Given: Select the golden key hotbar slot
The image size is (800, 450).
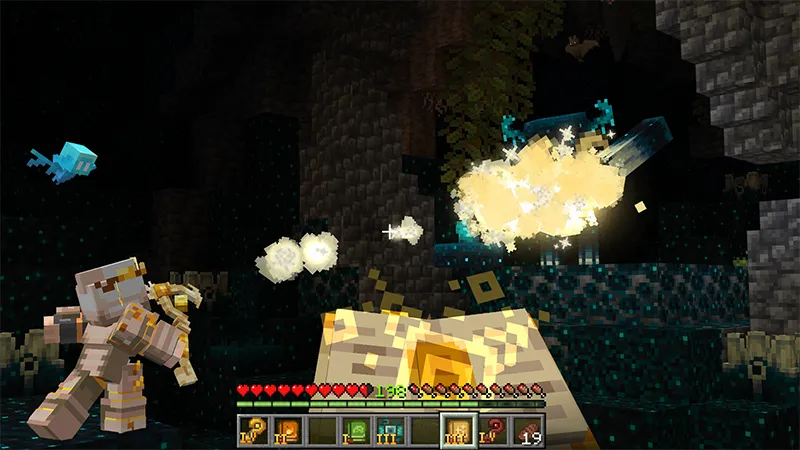Looking at the screenshot, I should point(254,431).
